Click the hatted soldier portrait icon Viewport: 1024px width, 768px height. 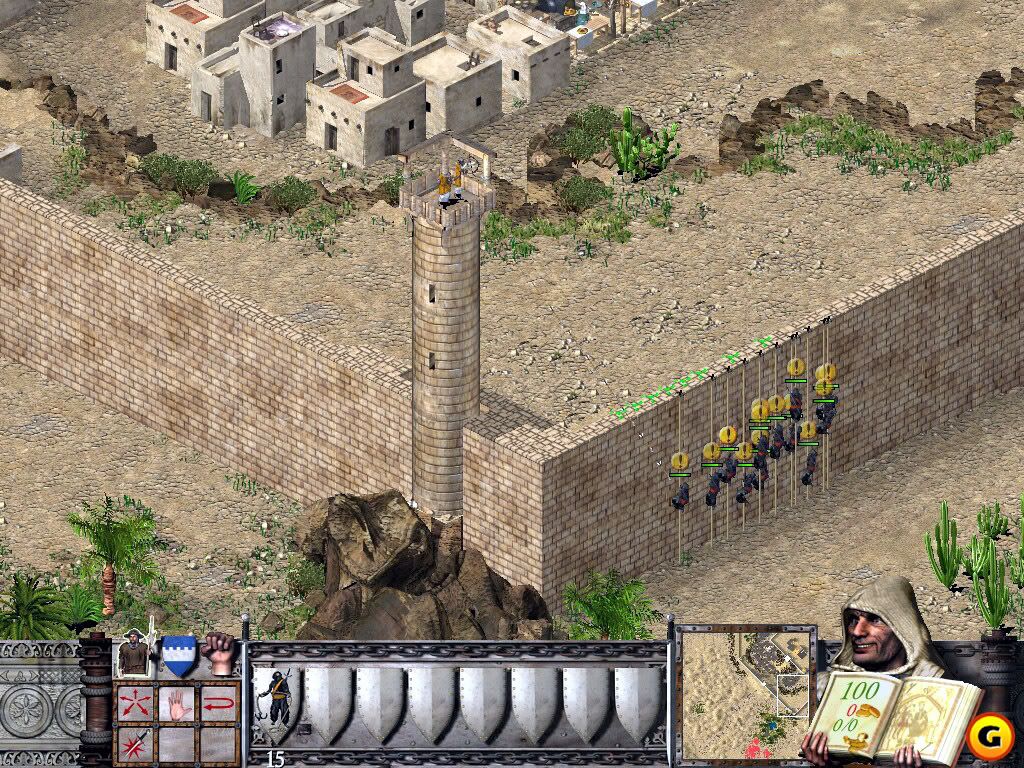pyautogui.click(x=134, y=655)
